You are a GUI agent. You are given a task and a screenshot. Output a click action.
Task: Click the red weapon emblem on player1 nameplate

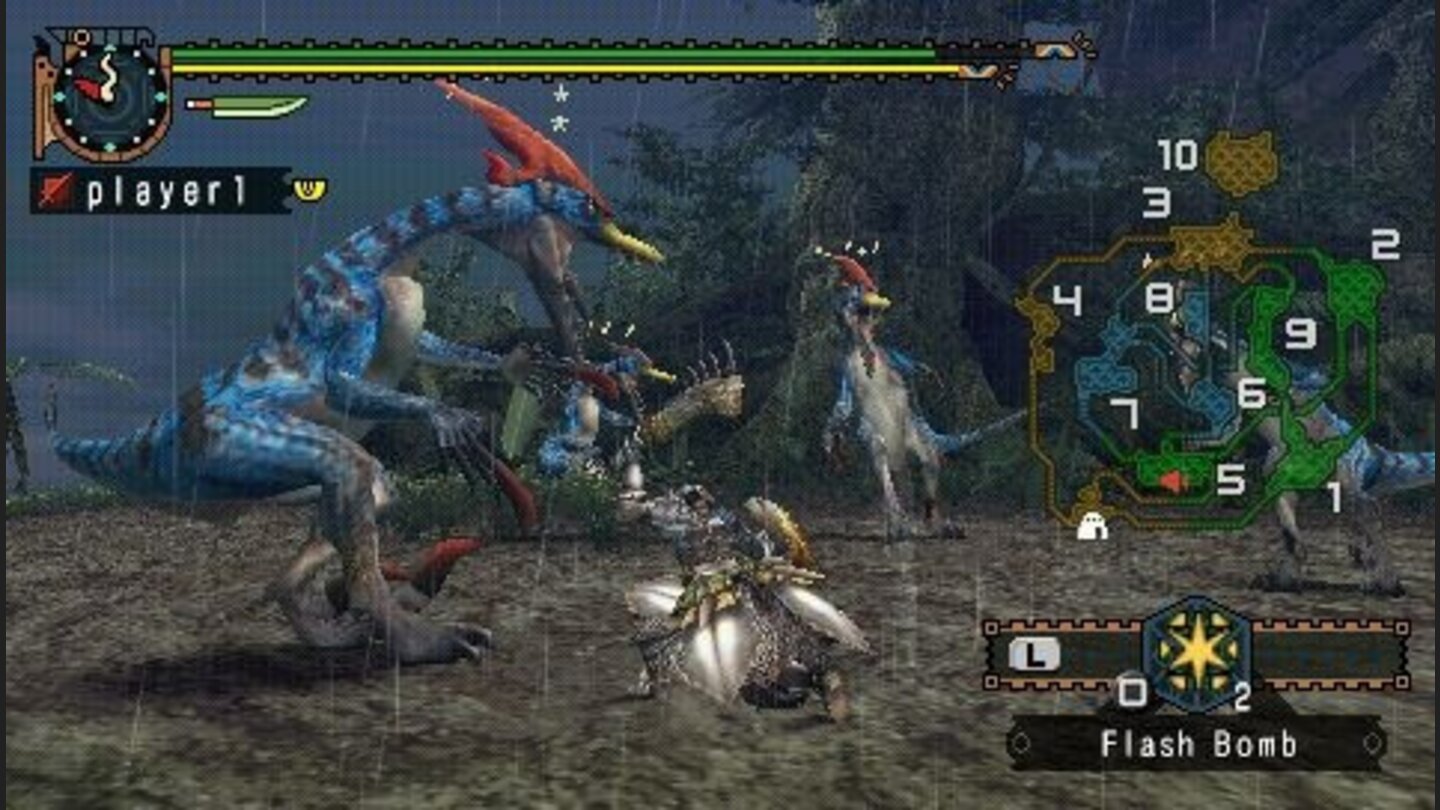pyautogui.click(x=59, y=188)
